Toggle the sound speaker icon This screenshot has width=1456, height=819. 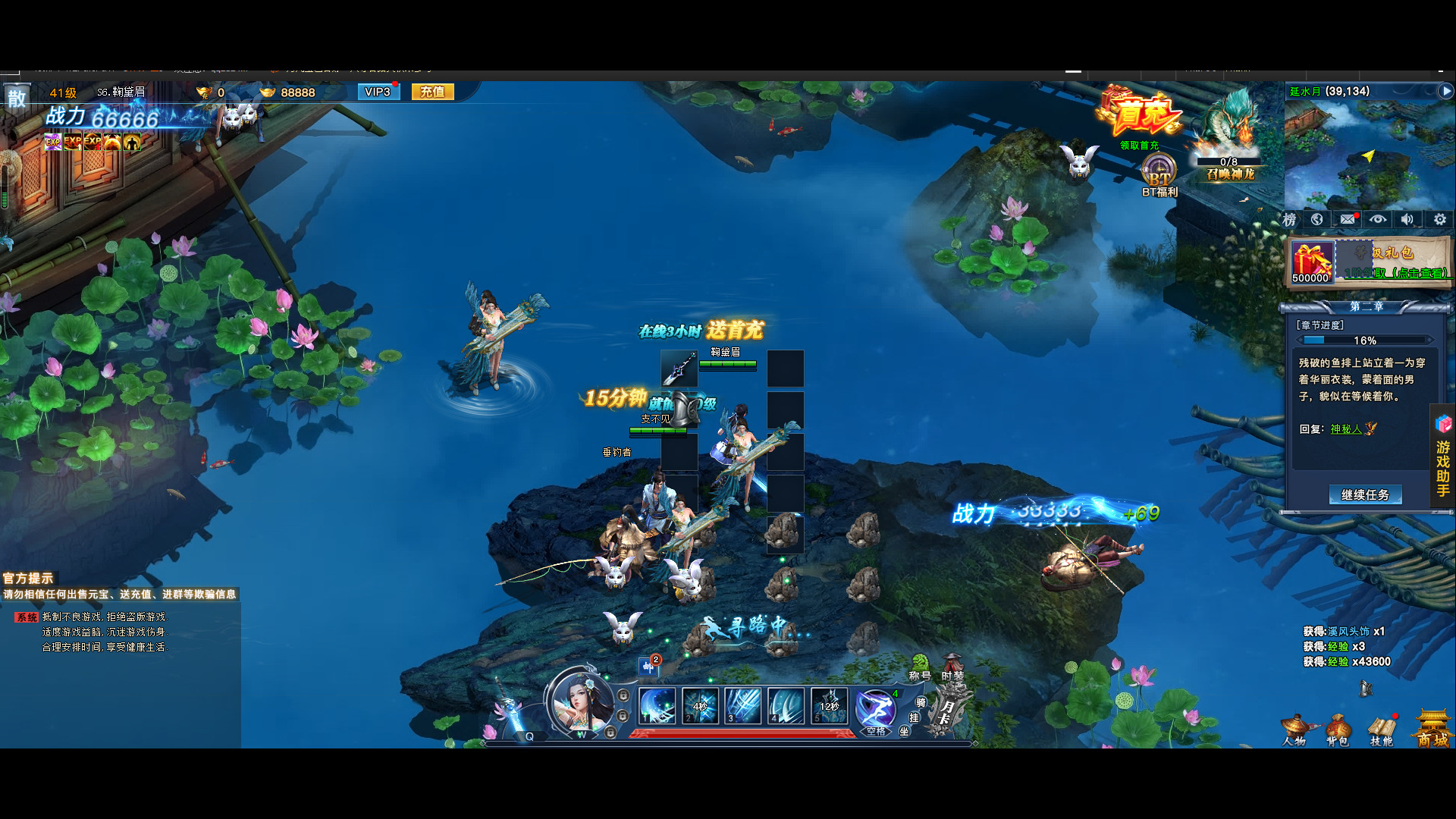pyautogui.click(x=1407, y=219)
